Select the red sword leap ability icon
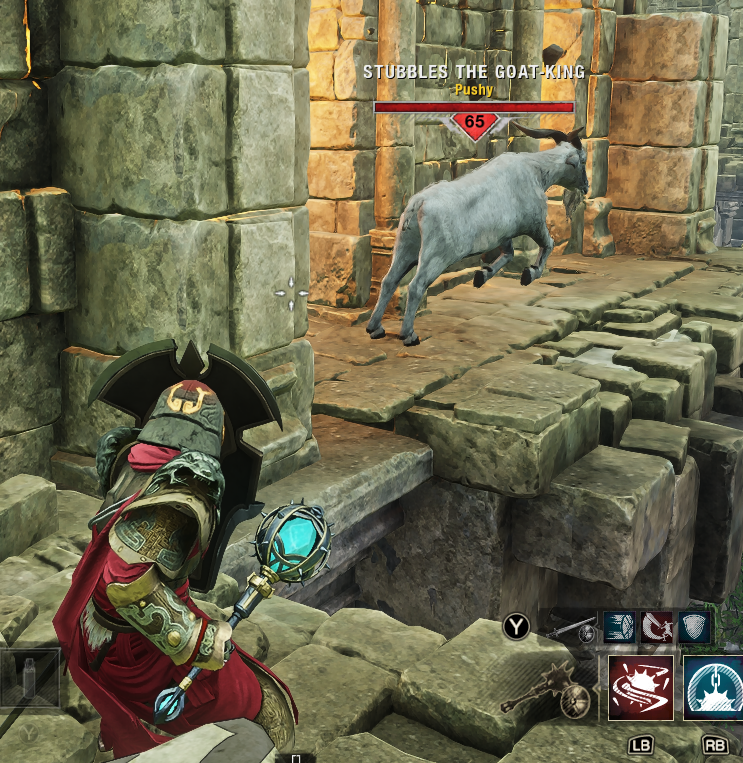Screen dimensions: 743x763 pos(657,627)
